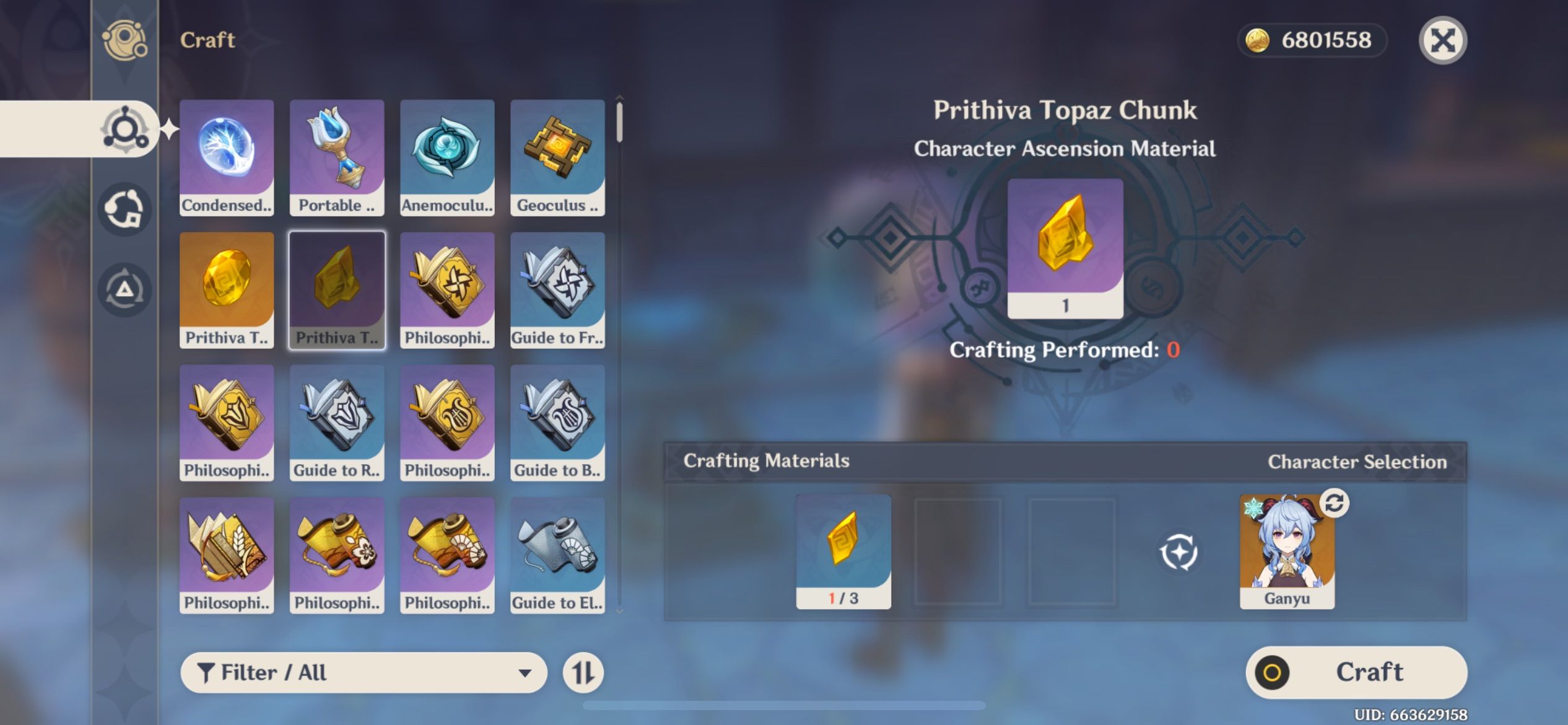1568x725 pixels.
Task: Close the Craft screen
Action: point(1443,40)
